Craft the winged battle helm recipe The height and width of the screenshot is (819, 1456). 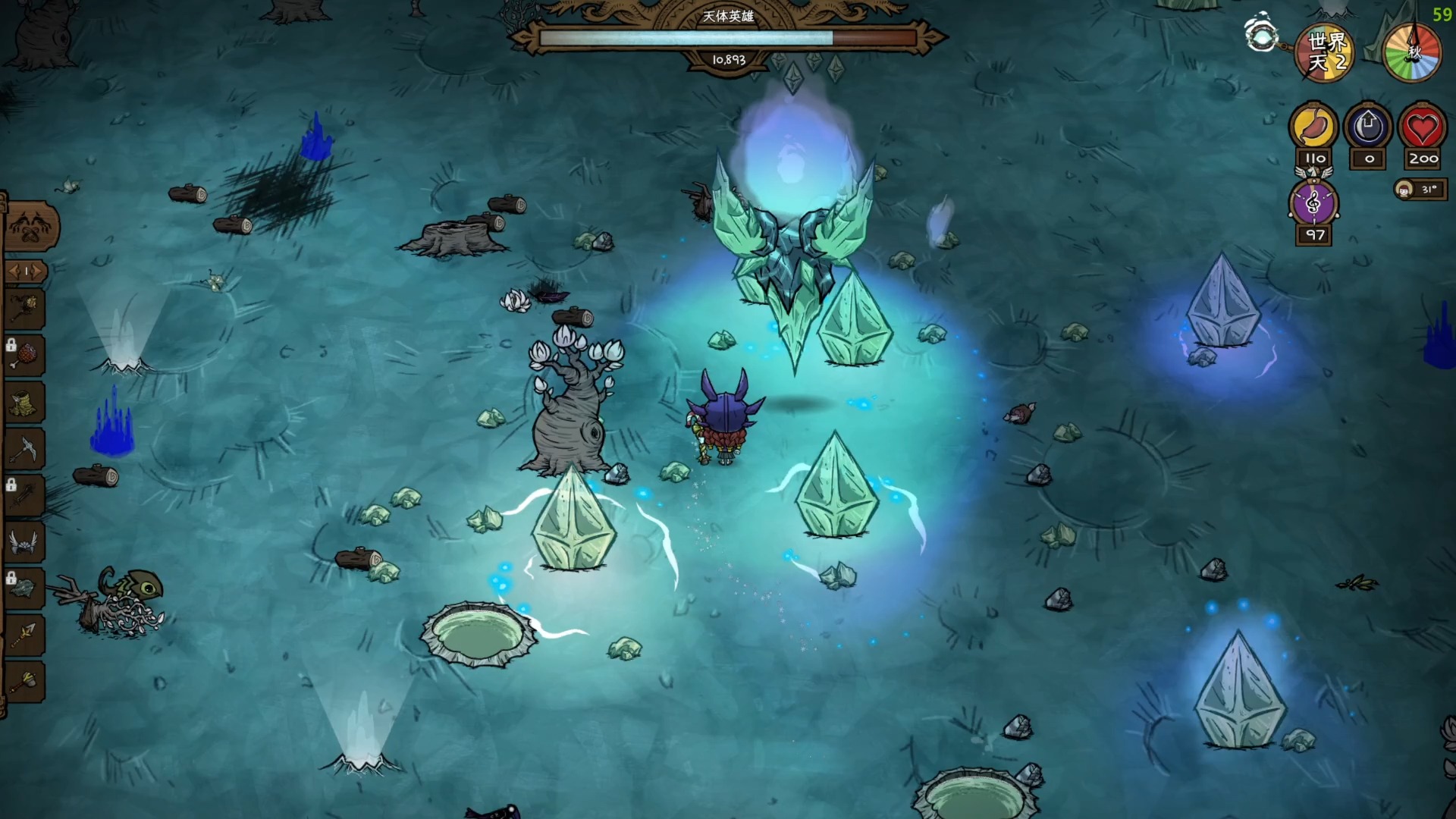[x=24, y=541]
